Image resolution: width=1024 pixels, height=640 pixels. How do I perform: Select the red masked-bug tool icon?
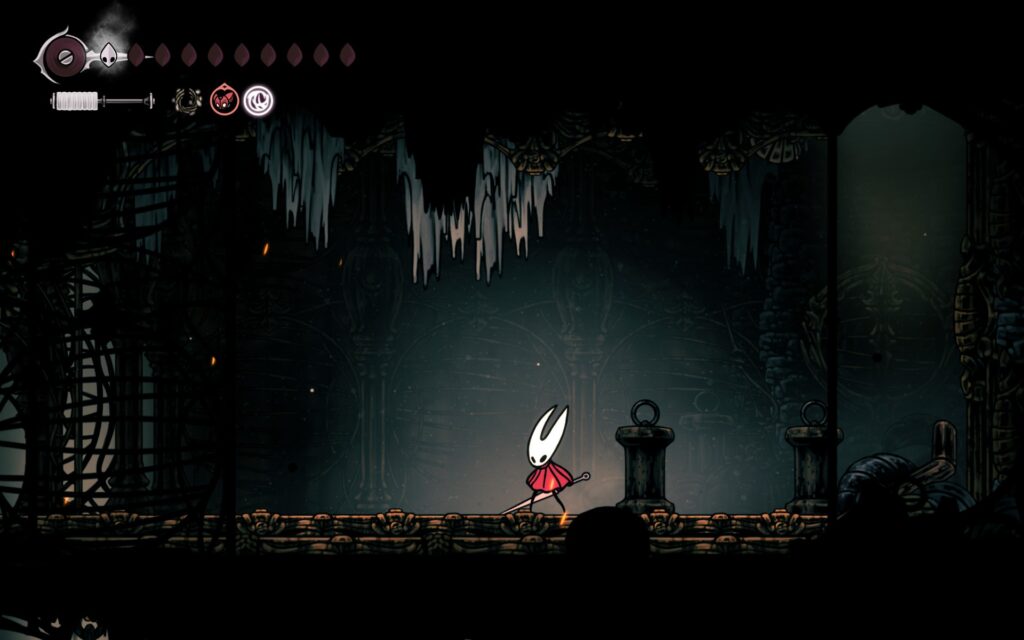click(x=224, y=100)
